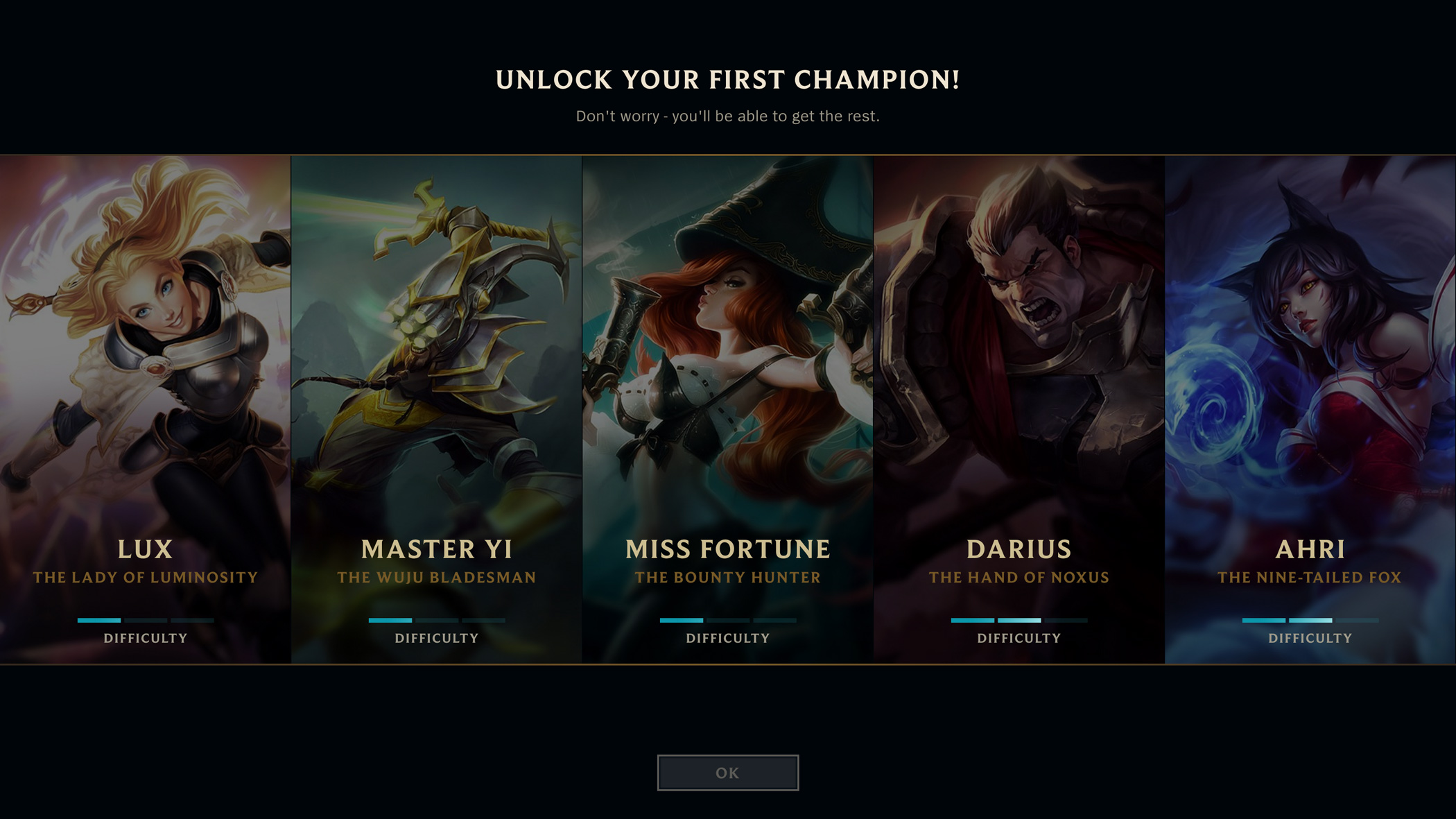Choose Ahri the Nine-Tailed Fox card
This screenshot has height=819, width=1456.
(x=1310, y=409)
